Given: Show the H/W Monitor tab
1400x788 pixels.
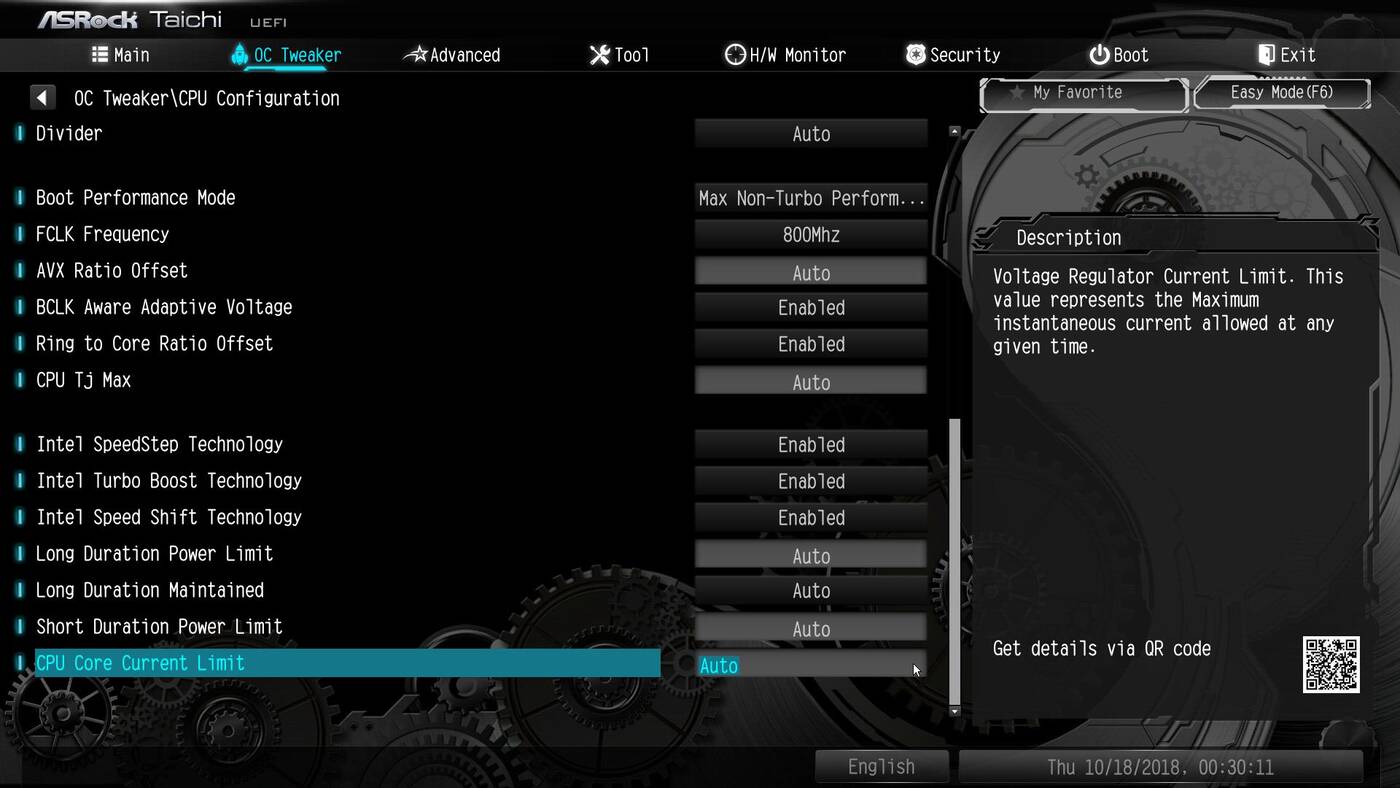Looking at the screenshot, I should 786,55.
